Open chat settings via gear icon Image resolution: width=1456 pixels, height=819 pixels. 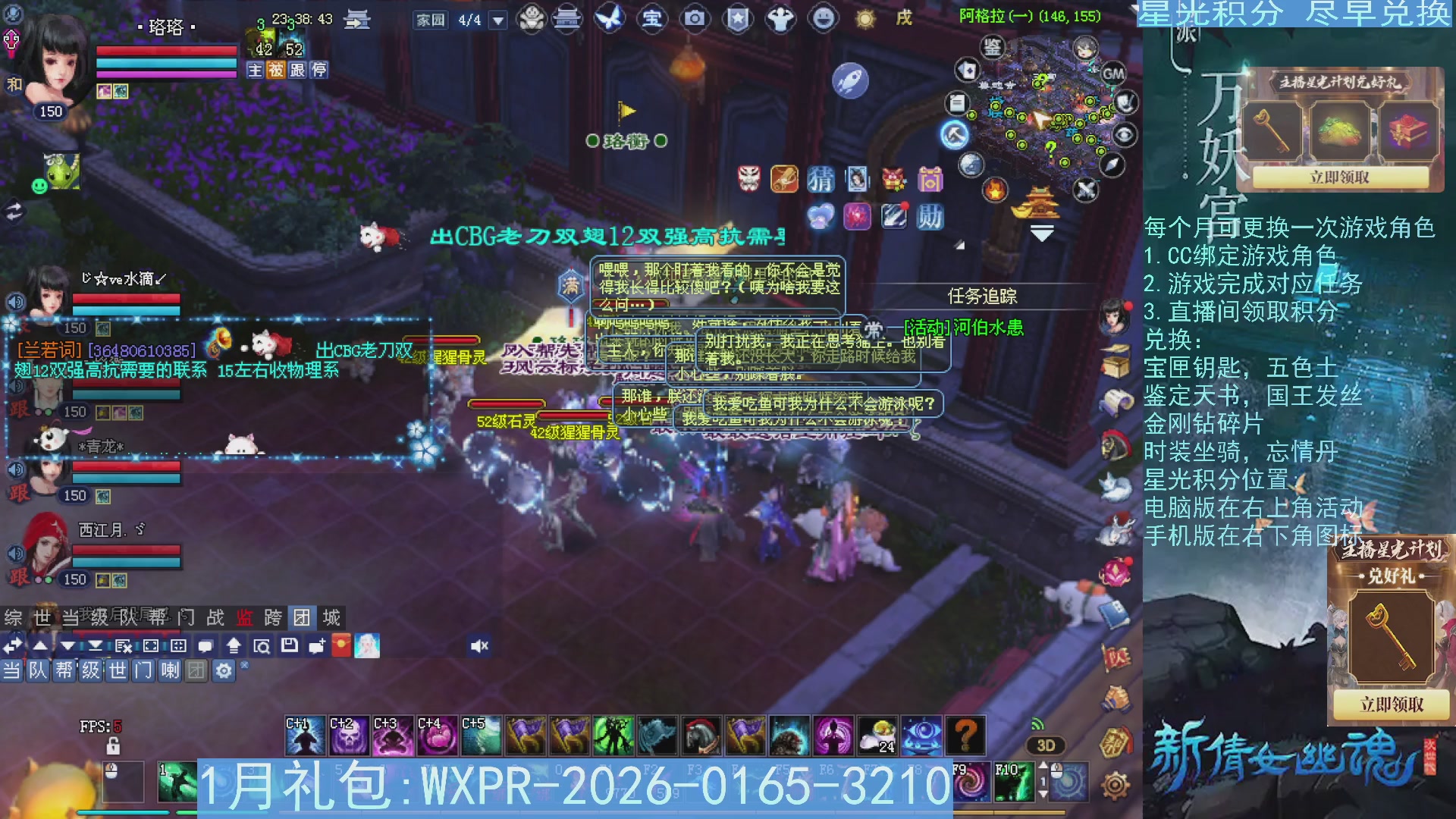(224, 671)
